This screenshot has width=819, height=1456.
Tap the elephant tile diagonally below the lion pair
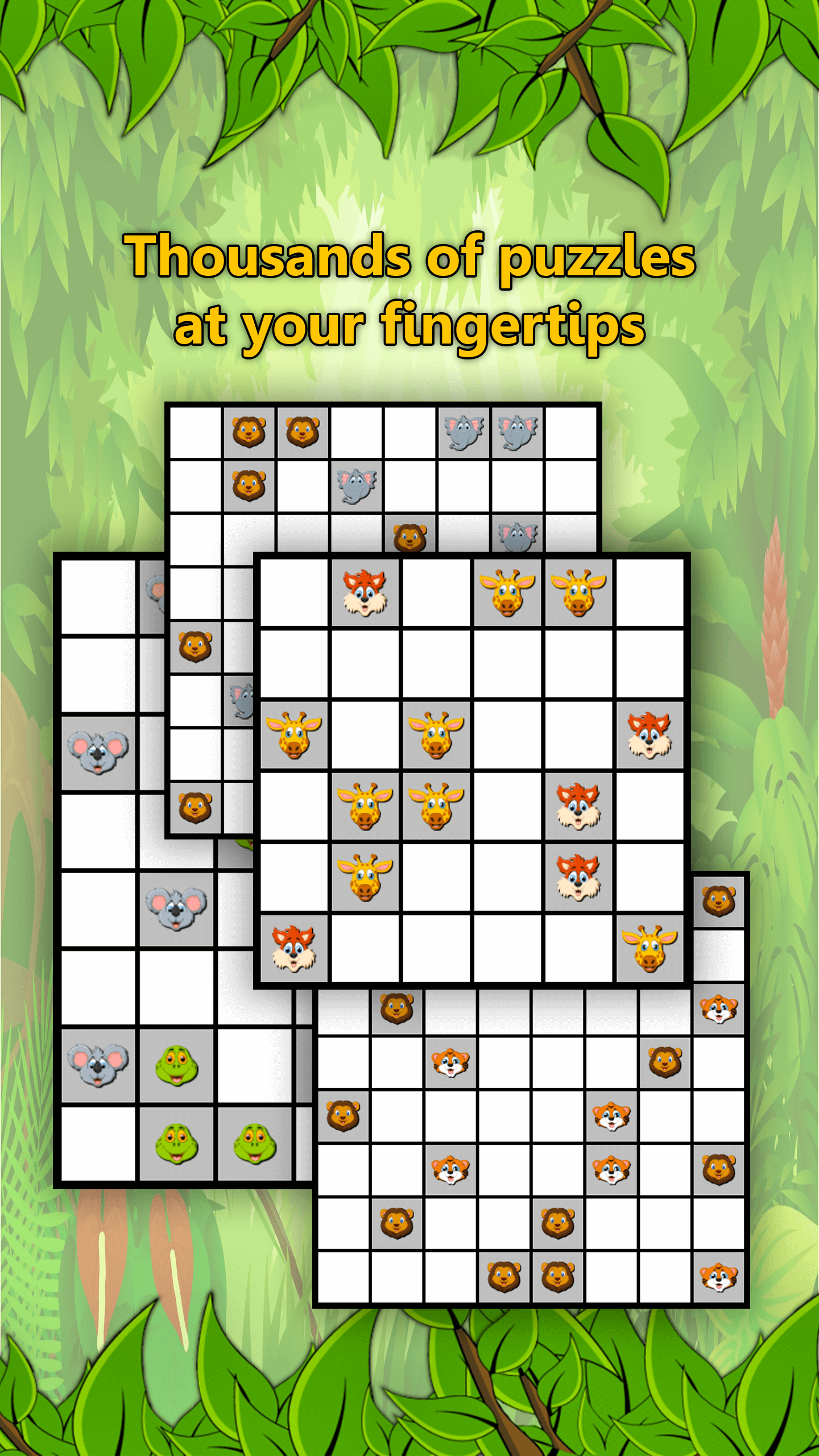[x=357, y=486]
